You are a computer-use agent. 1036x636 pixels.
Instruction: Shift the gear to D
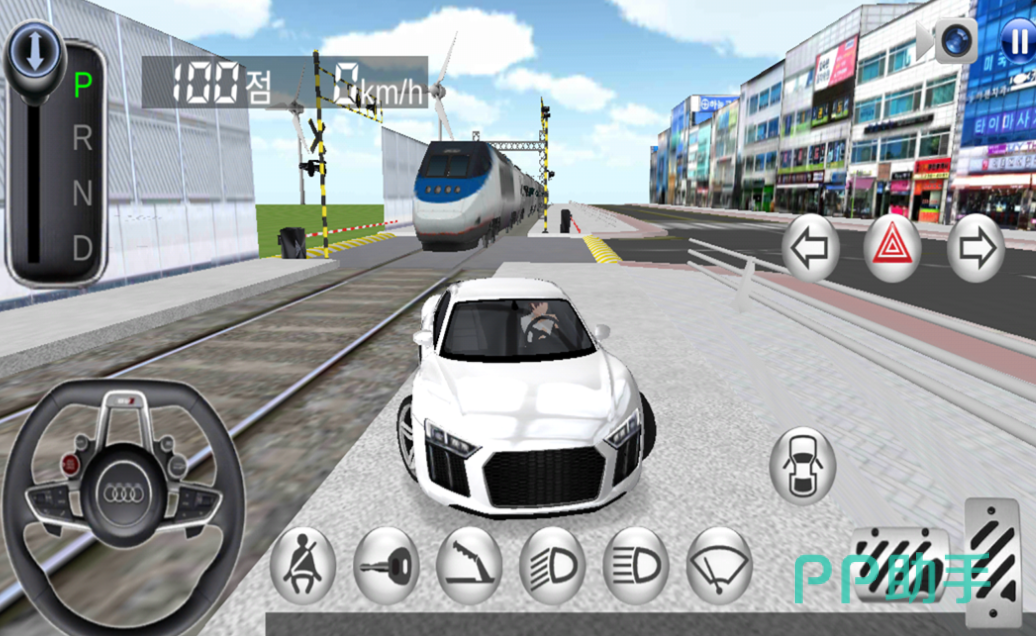tap(82, 246)
